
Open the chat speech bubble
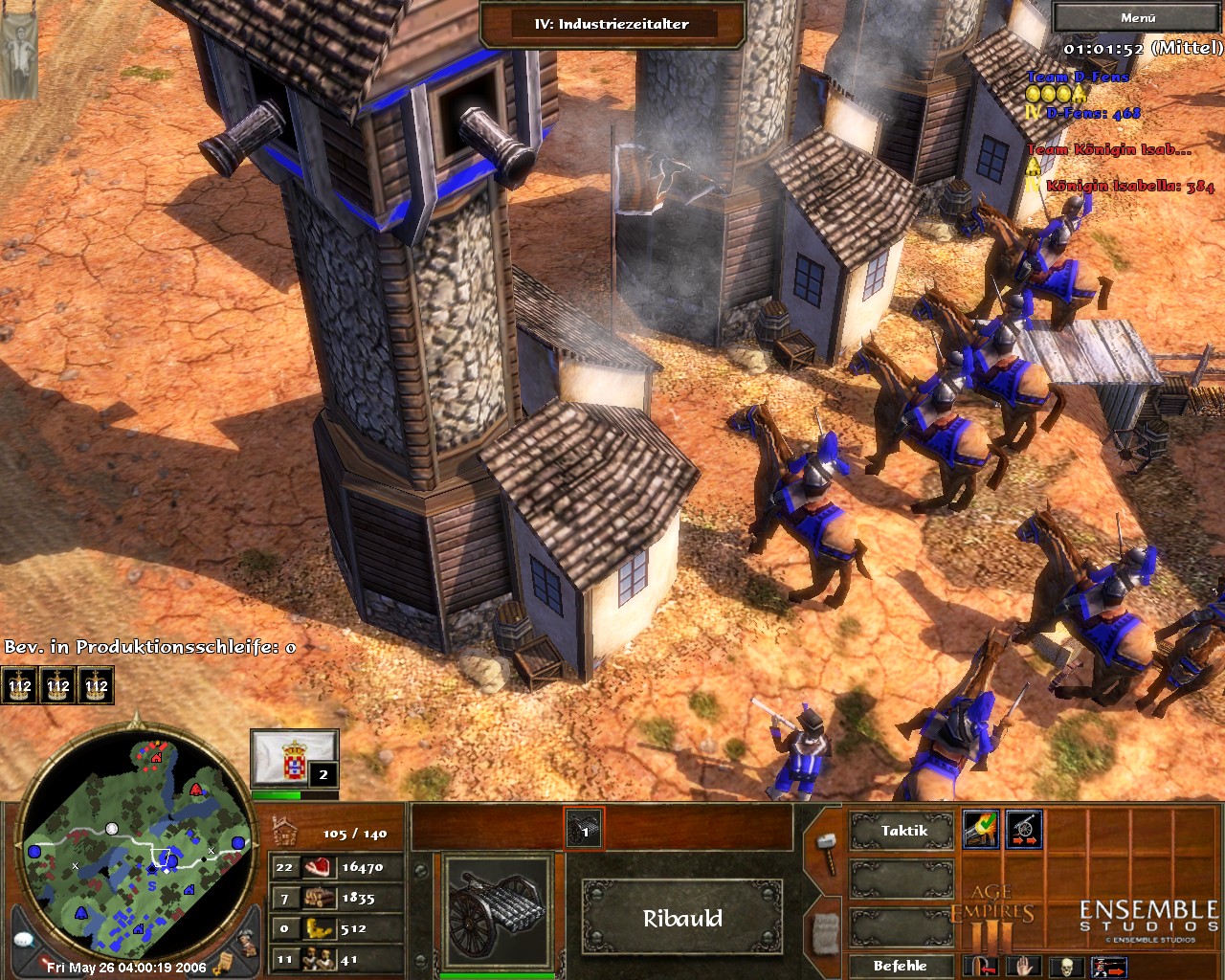24,940
